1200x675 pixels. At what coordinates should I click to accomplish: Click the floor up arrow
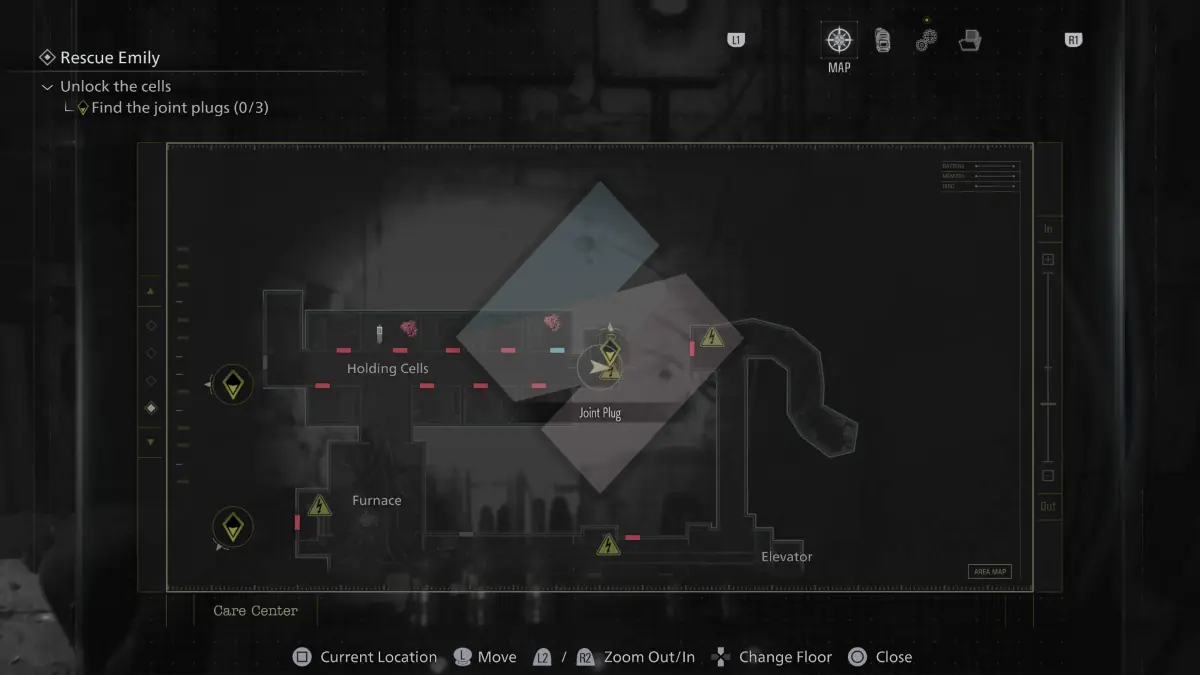[151, 291]
